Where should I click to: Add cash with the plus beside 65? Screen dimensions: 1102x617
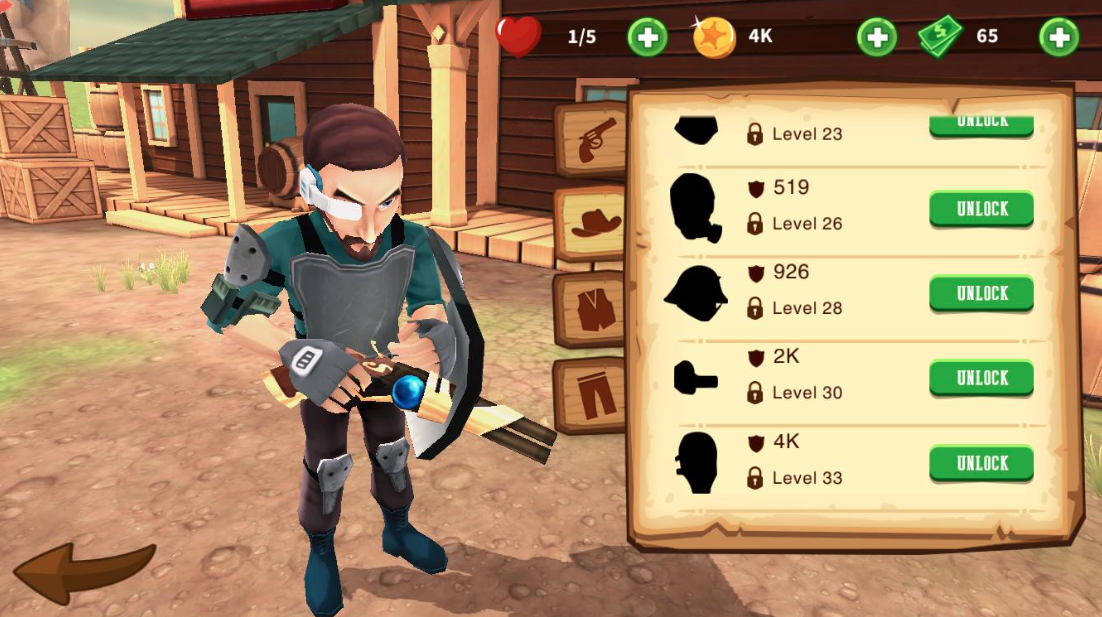pyautogui.click(x=1058, y=38)
